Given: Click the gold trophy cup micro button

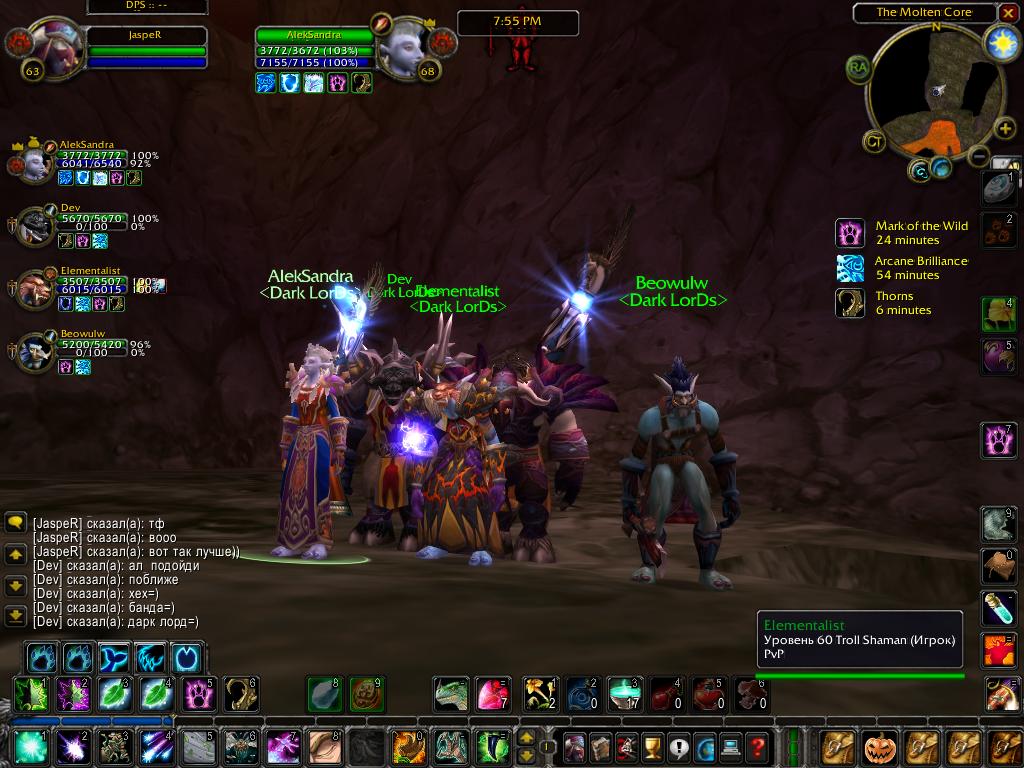Looking at the screenshot, I should 652,747.
